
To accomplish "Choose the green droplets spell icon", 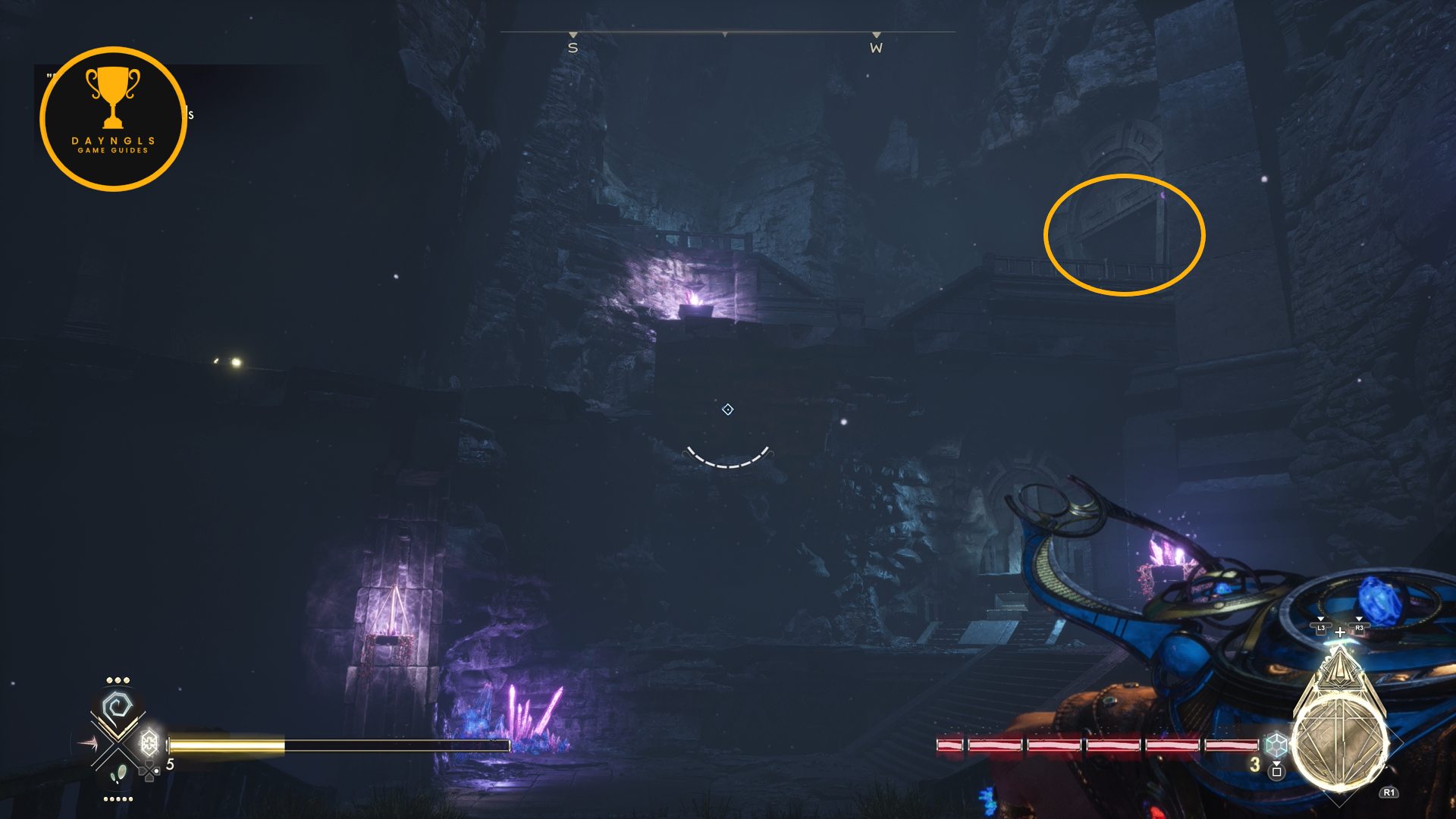I will 118,774.
